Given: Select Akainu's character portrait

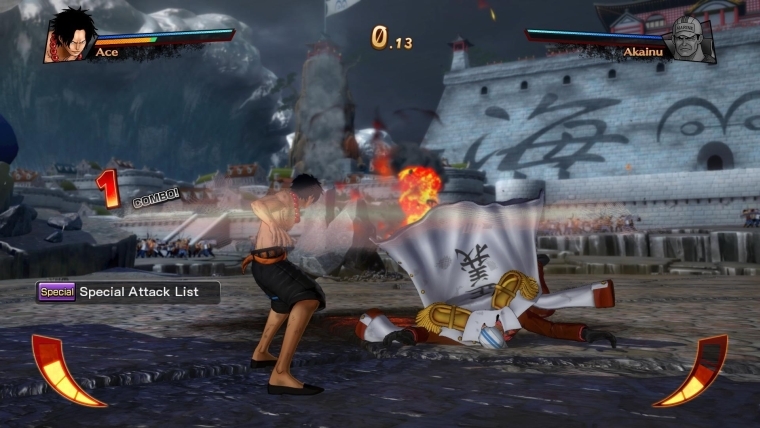Looking at the screenshot, I should pos(693,39).
